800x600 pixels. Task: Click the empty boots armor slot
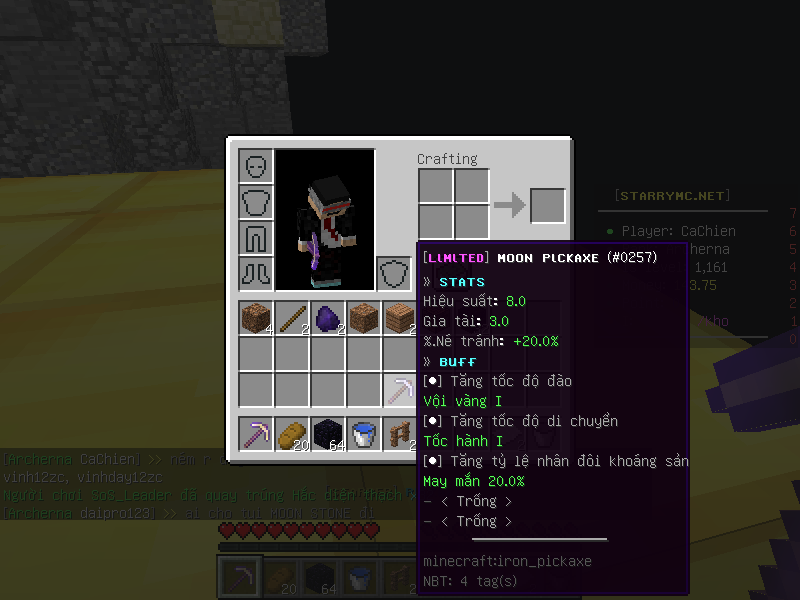256,274
